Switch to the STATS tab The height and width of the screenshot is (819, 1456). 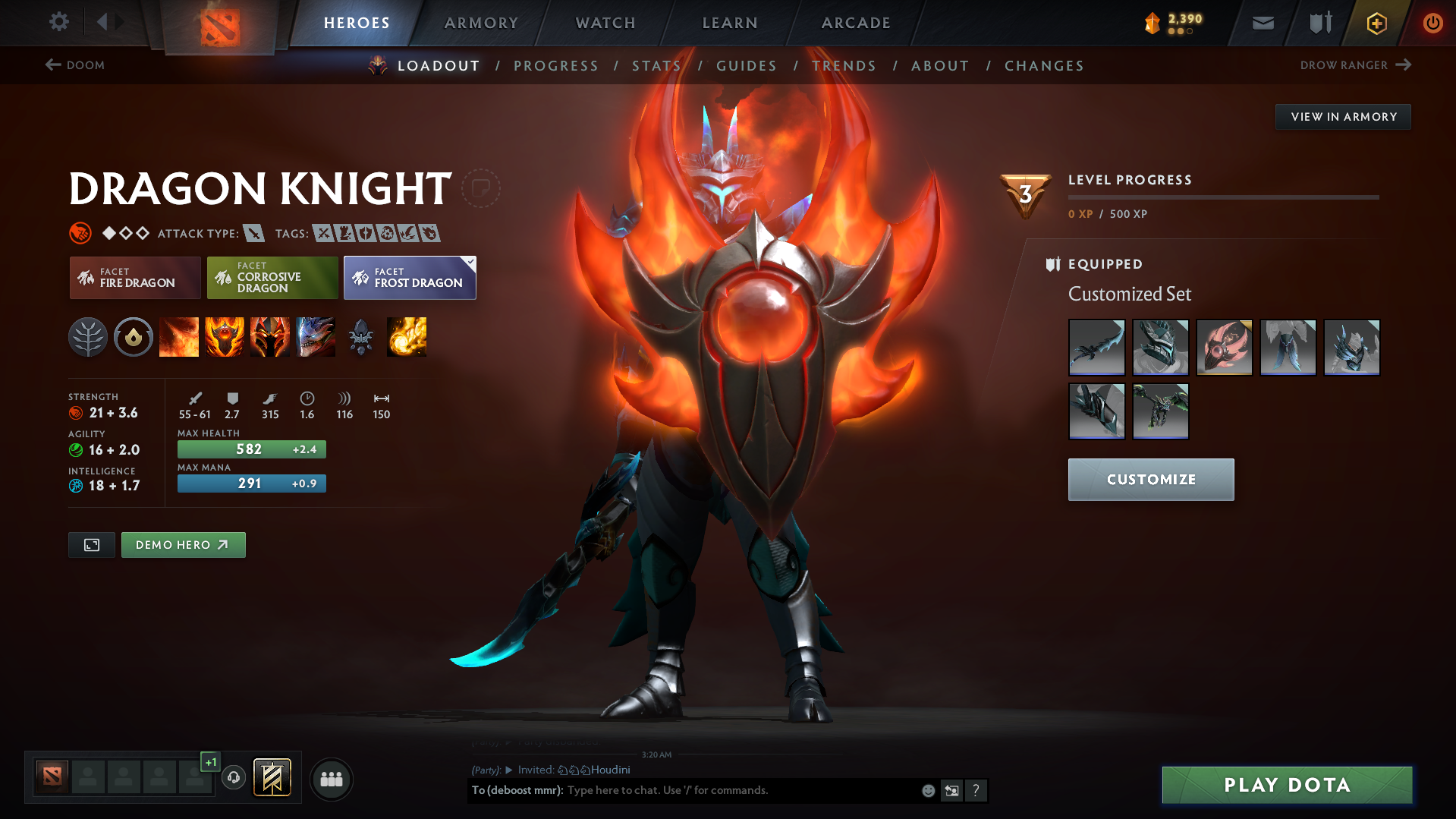[x=656, y=66]
